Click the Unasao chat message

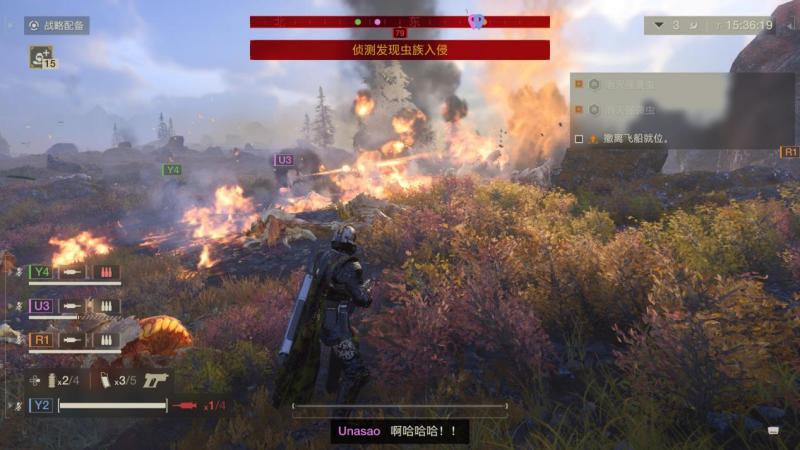tap(399, 431)
